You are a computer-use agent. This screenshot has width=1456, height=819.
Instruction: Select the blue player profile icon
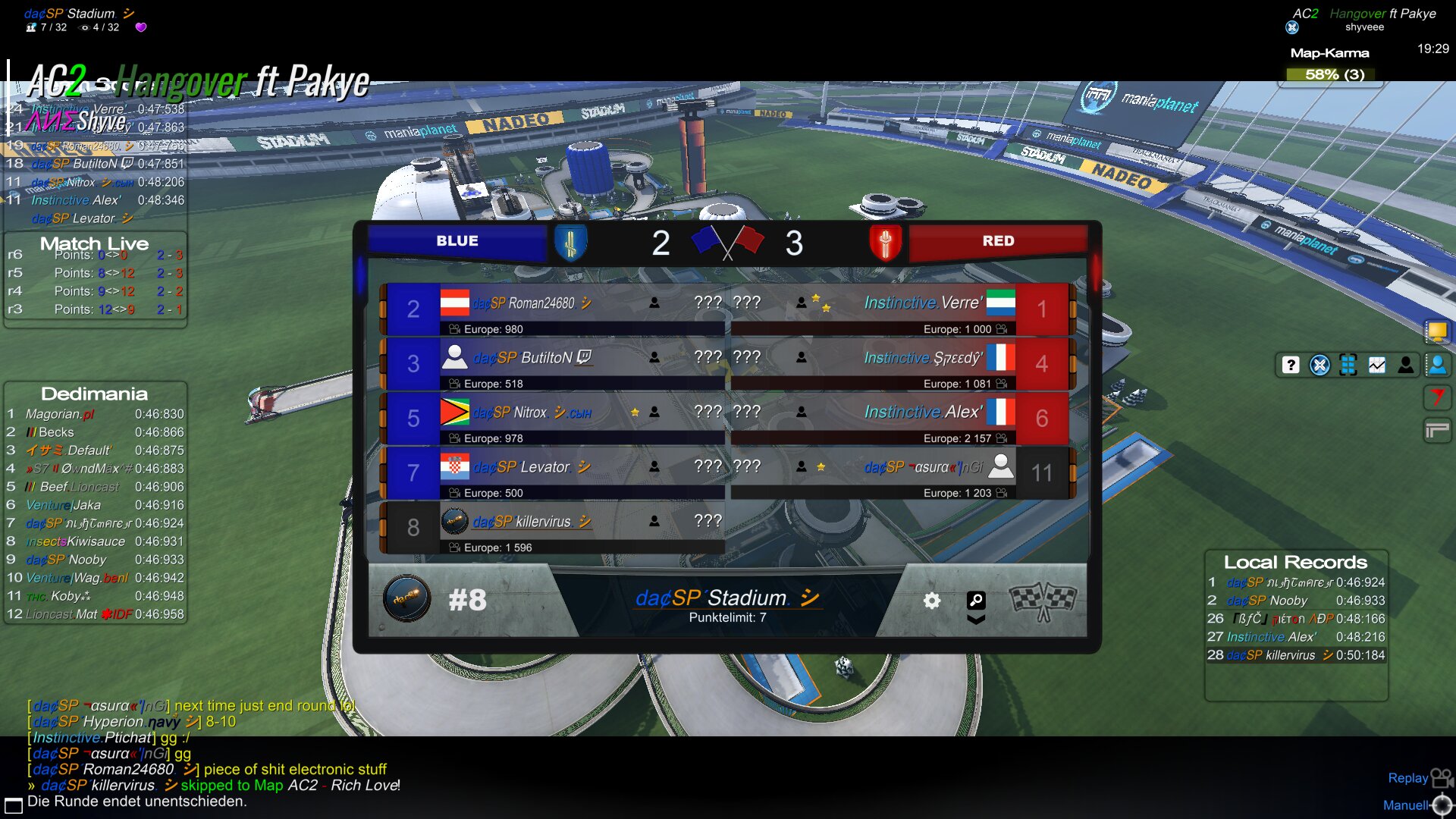tap(1437, 366)
